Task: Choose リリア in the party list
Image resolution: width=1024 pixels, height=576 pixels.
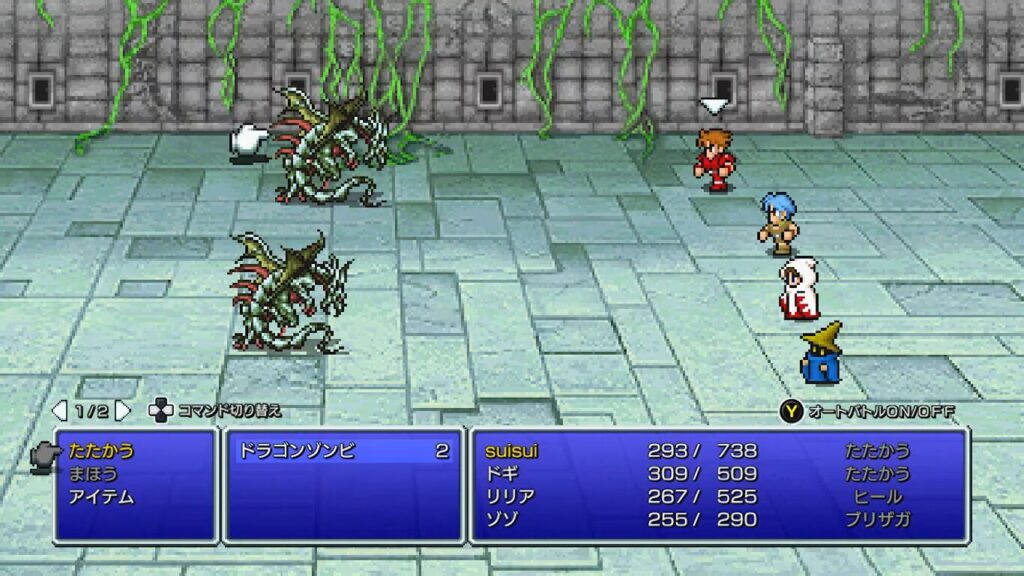Action: (x=509, y=497)
